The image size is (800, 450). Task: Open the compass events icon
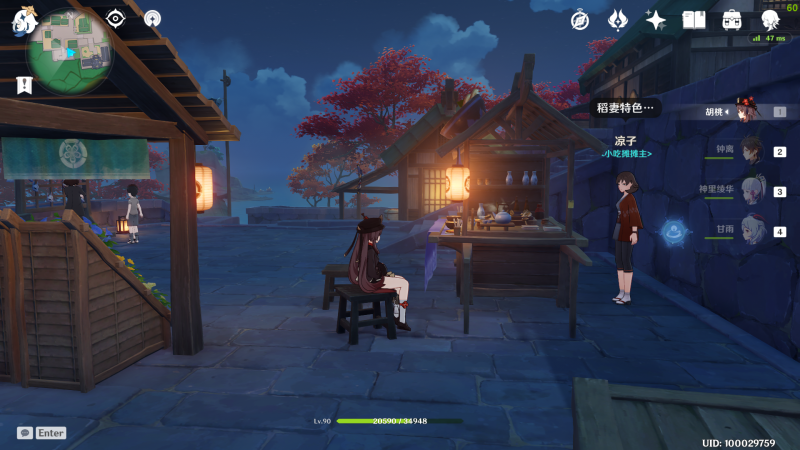click(x=580, y=20)
